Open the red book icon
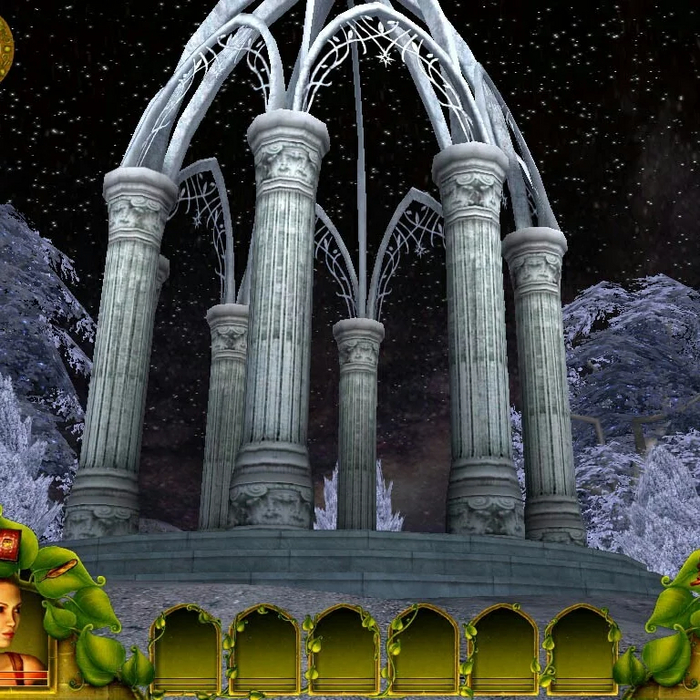Image resolution: width=700 pixels, height=700 pixels. click(9, 545)
